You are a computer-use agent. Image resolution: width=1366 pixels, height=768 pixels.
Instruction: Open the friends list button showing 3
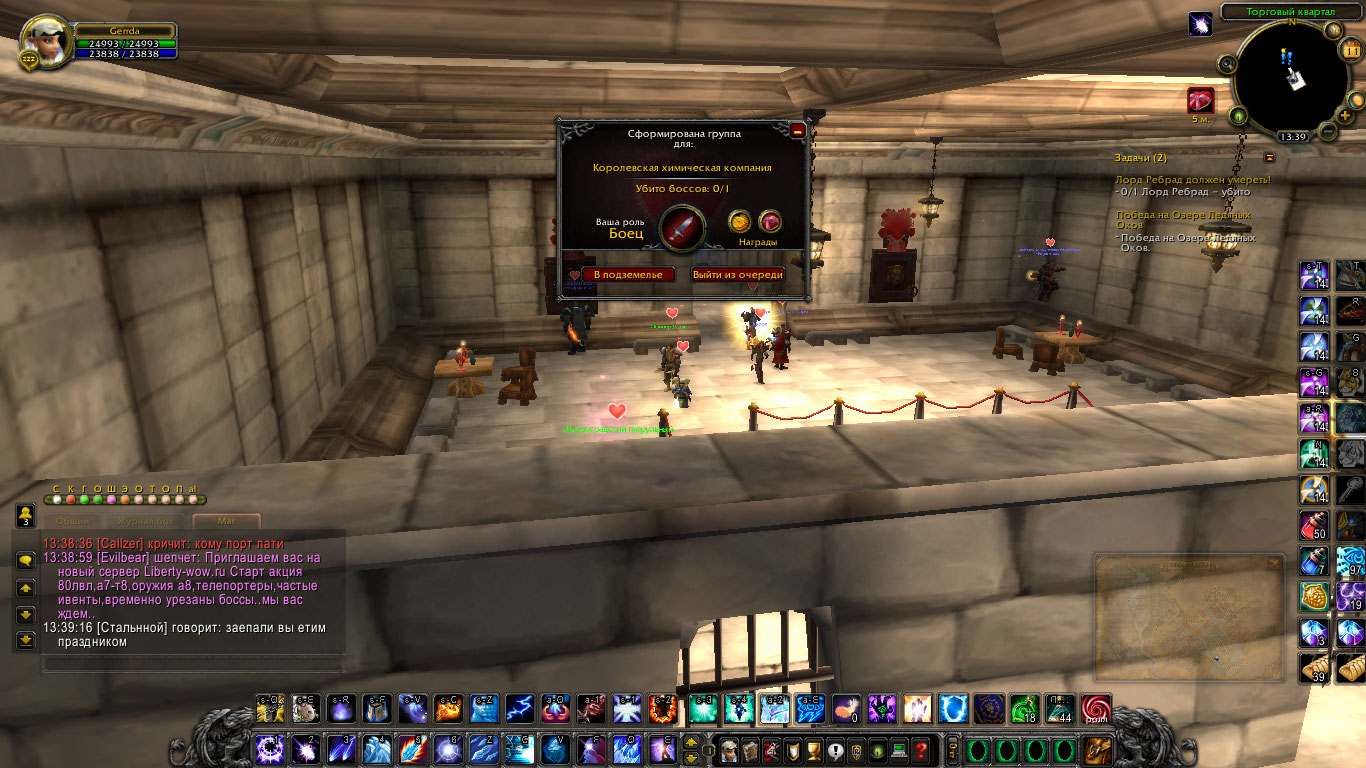tap(25, 516)
